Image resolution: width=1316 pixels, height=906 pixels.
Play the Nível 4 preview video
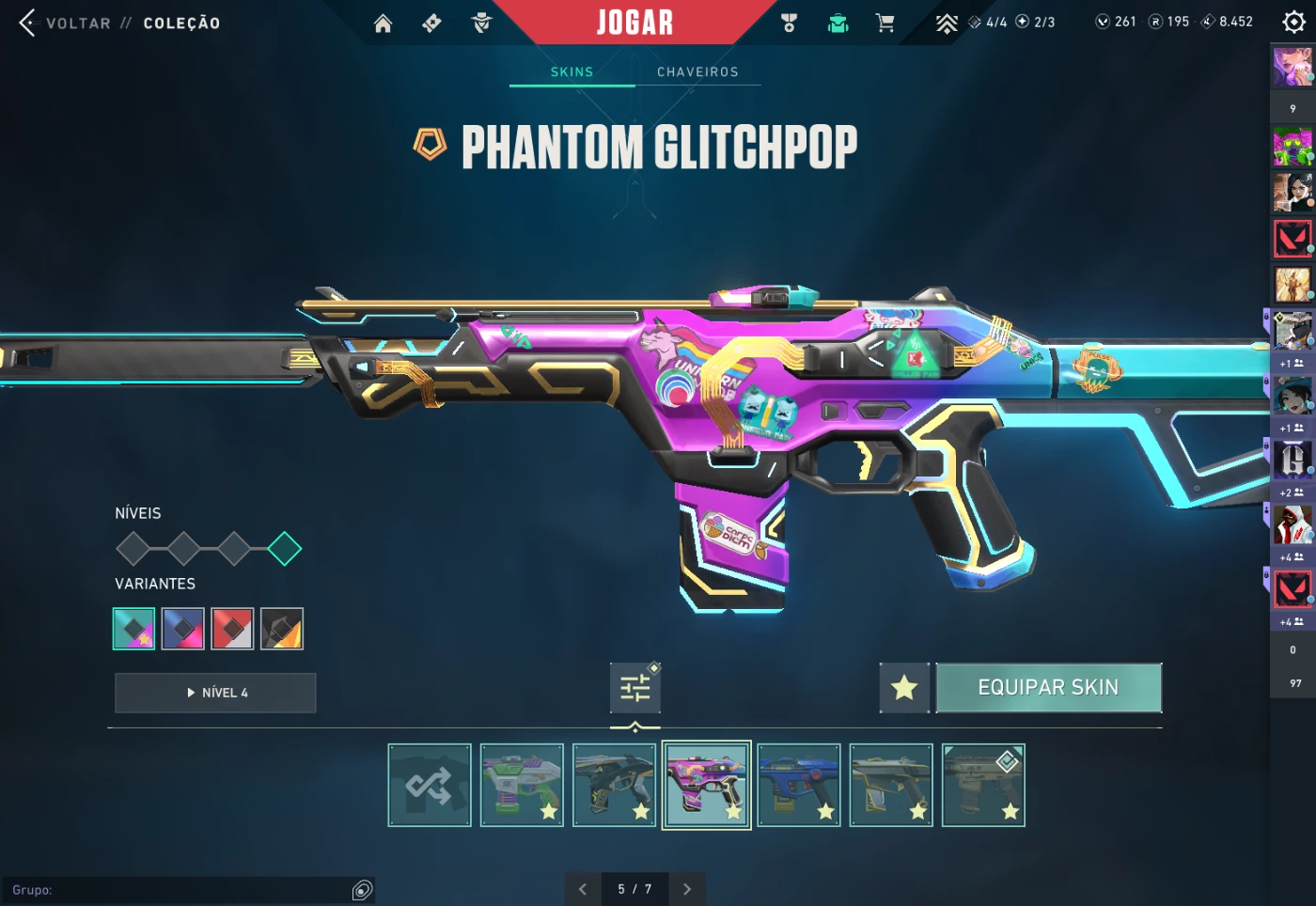pyautogui.click(x=215, y=693)
